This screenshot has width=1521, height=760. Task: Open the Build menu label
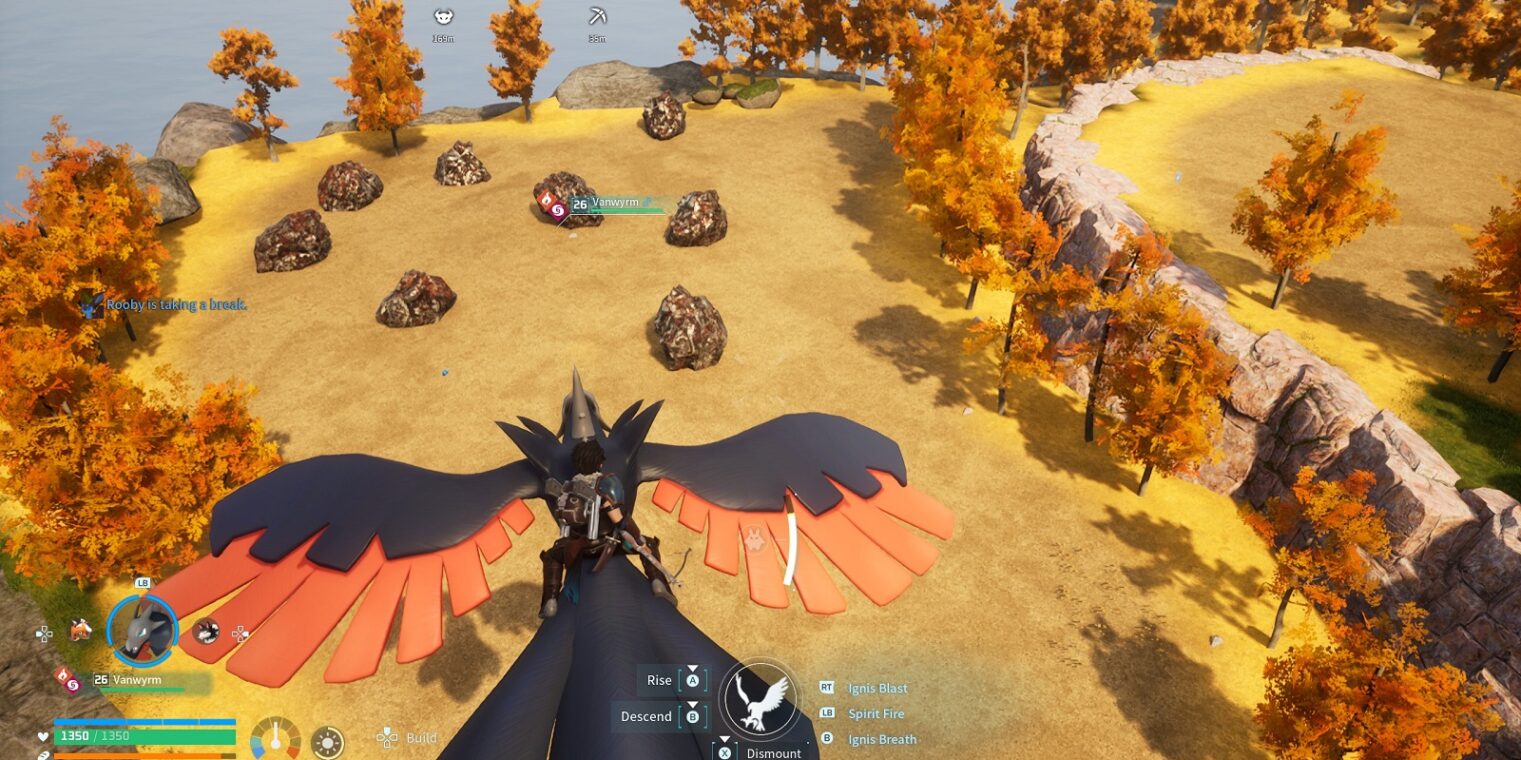[x=421, y=738]
